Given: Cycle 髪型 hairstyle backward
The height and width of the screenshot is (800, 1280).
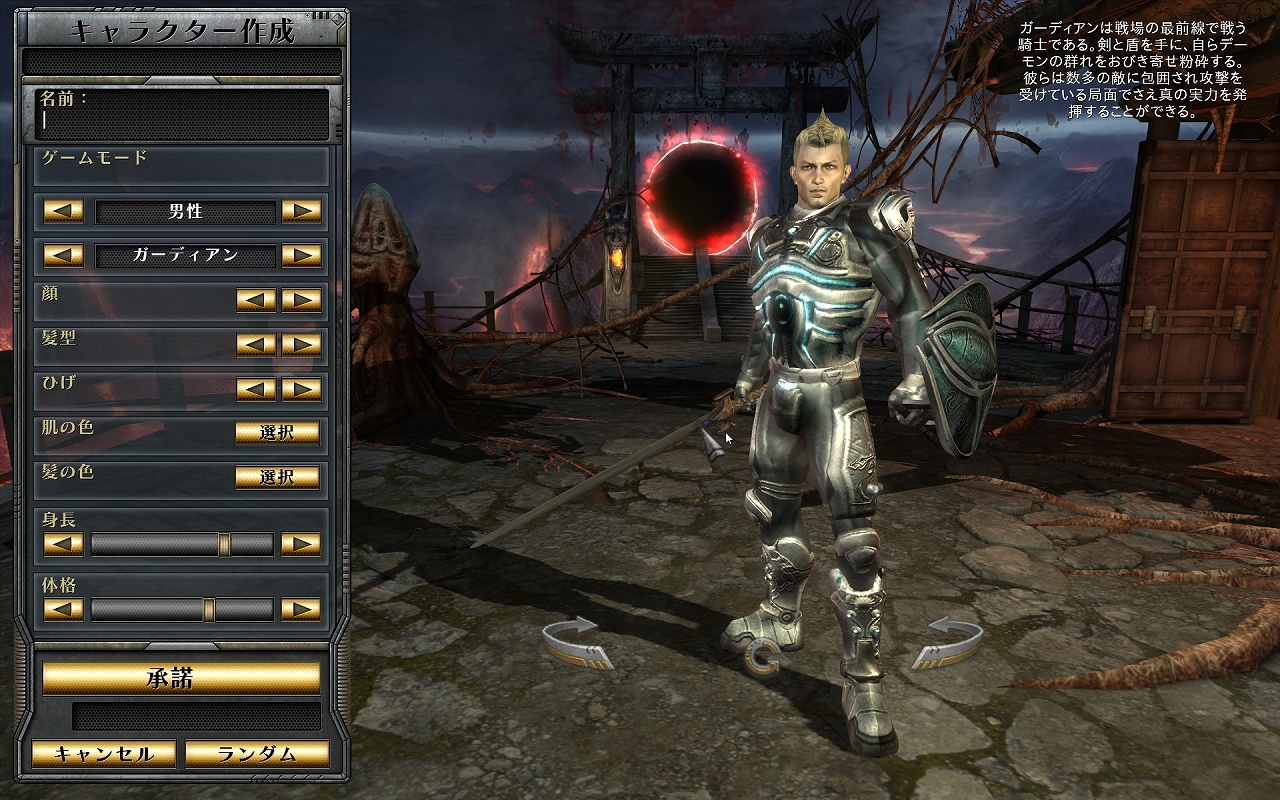Looking at the screenshot, I should pos(256,345).
